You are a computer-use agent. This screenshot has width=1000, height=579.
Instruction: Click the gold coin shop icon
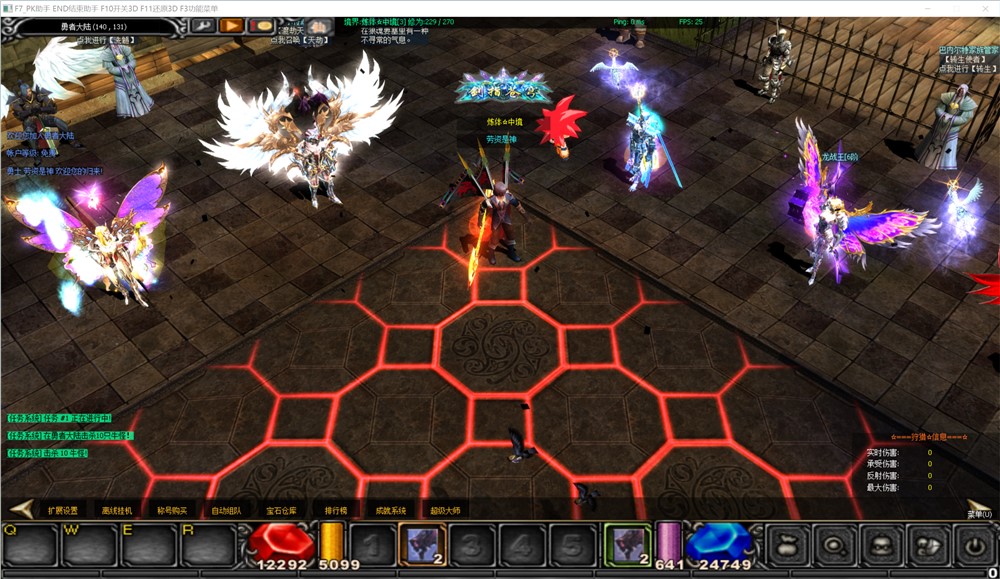(x=262, y=25)
